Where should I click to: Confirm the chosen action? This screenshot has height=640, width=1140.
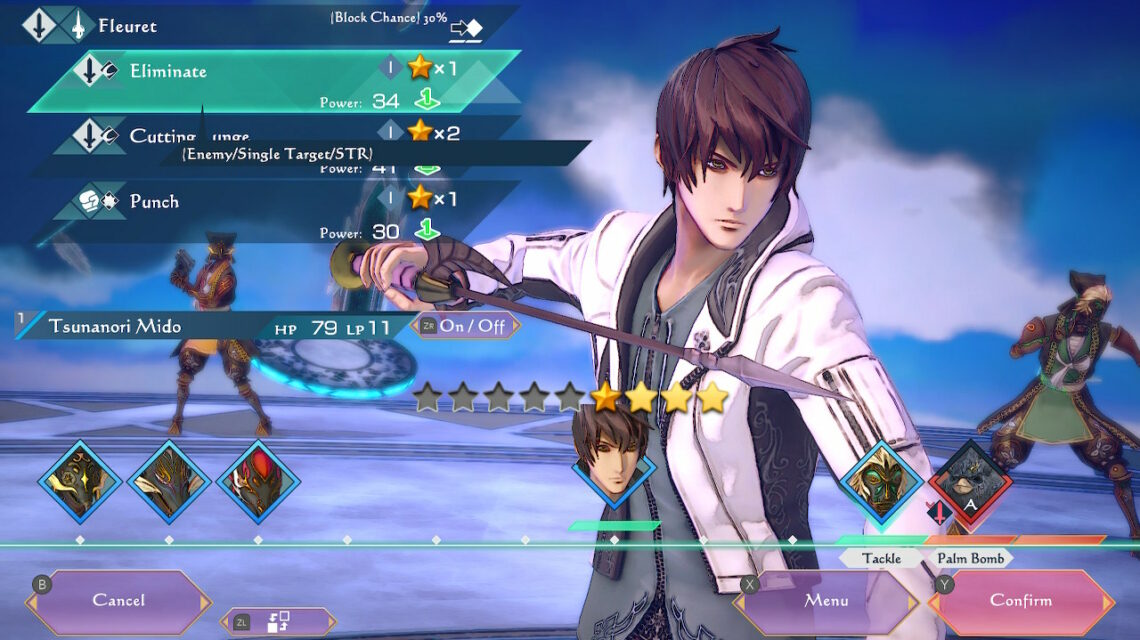1021,600
